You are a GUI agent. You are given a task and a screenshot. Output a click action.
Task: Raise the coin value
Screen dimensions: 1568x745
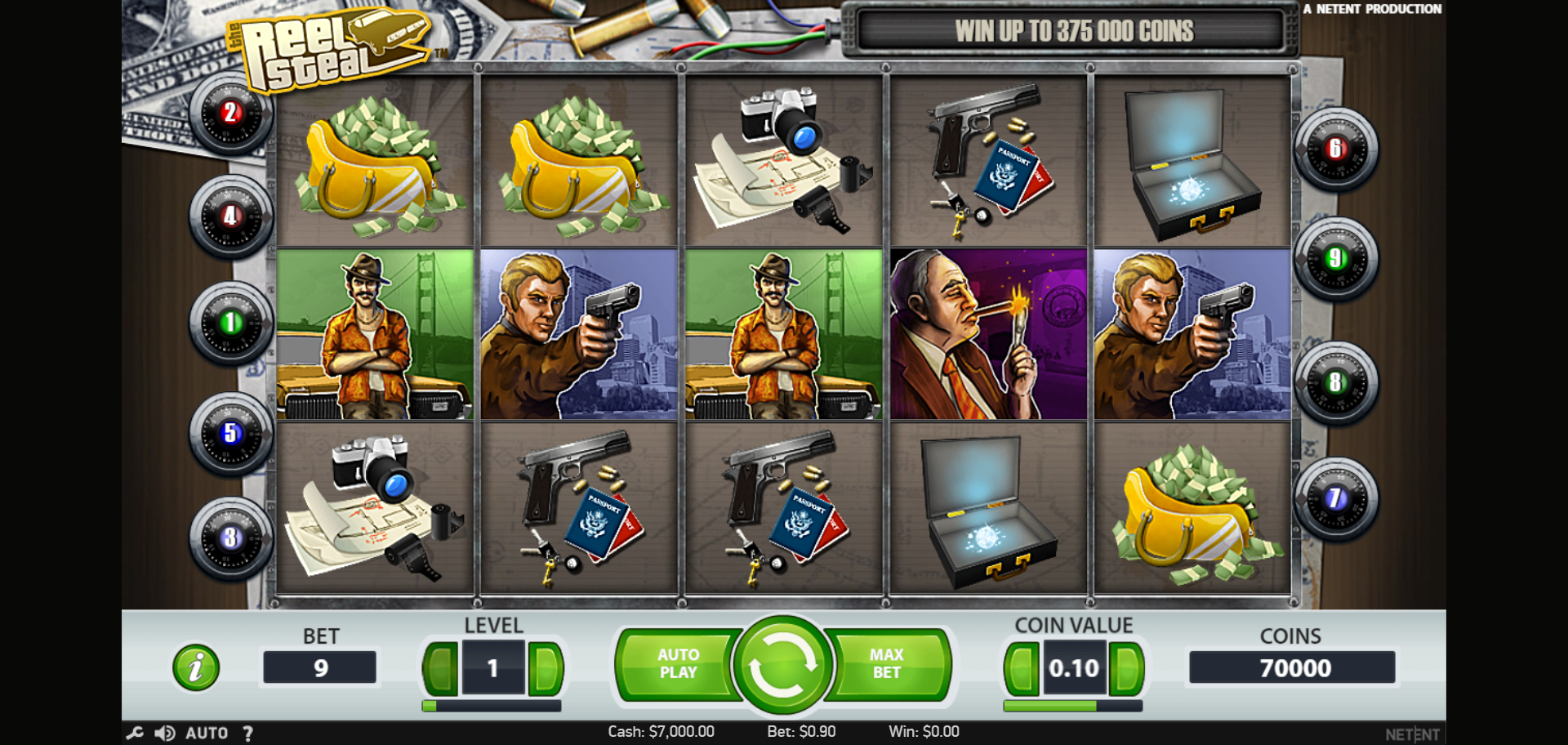(1126, 668)
